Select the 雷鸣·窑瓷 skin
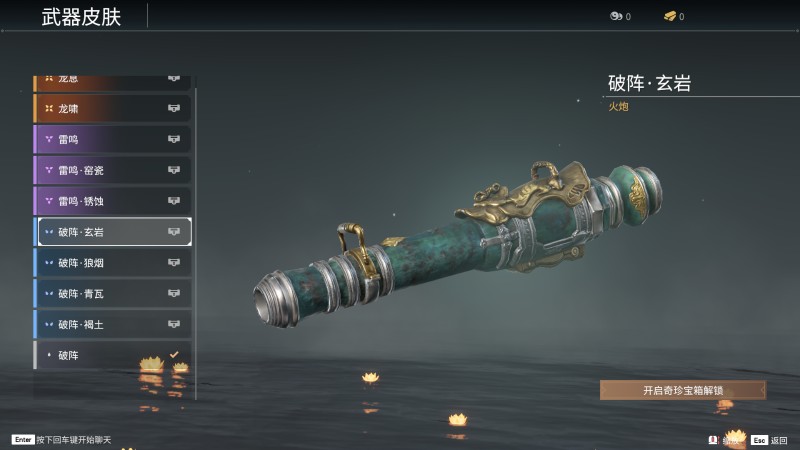 (x=112, y=170)
